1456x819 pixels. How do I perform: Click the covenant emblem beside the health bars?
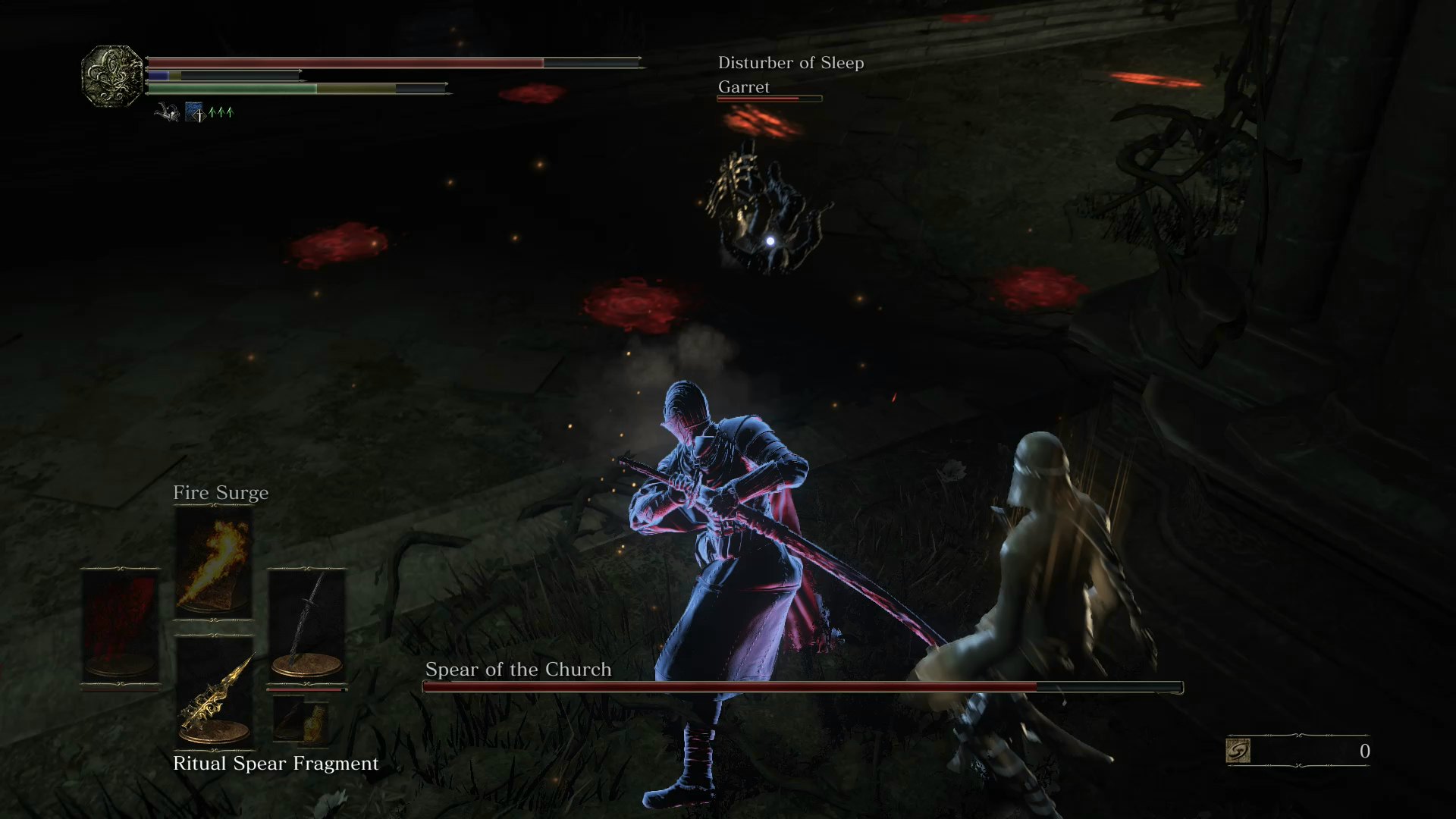[112, 76]
